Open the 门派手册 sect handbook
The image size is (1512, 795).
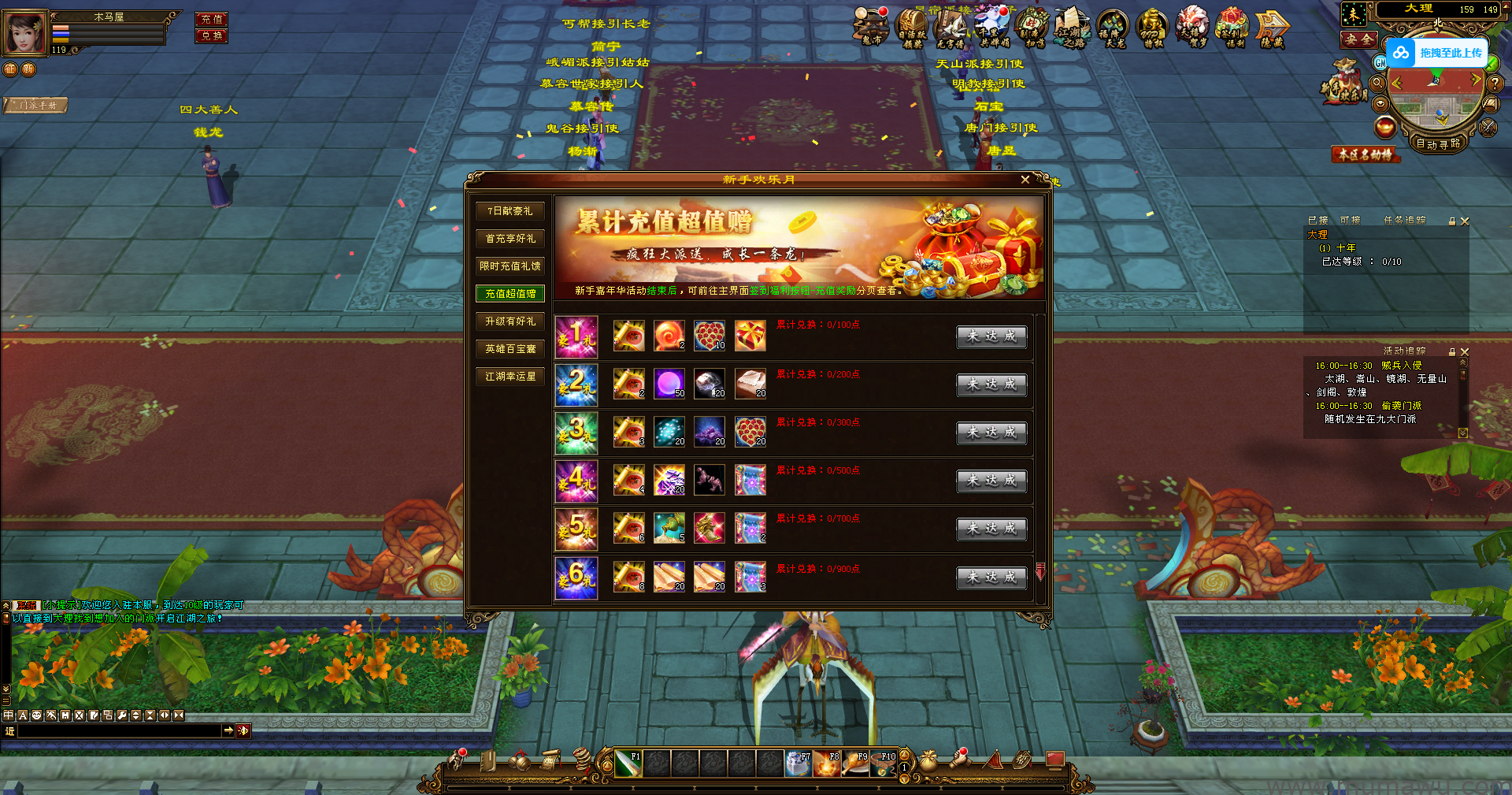(36, 105)
